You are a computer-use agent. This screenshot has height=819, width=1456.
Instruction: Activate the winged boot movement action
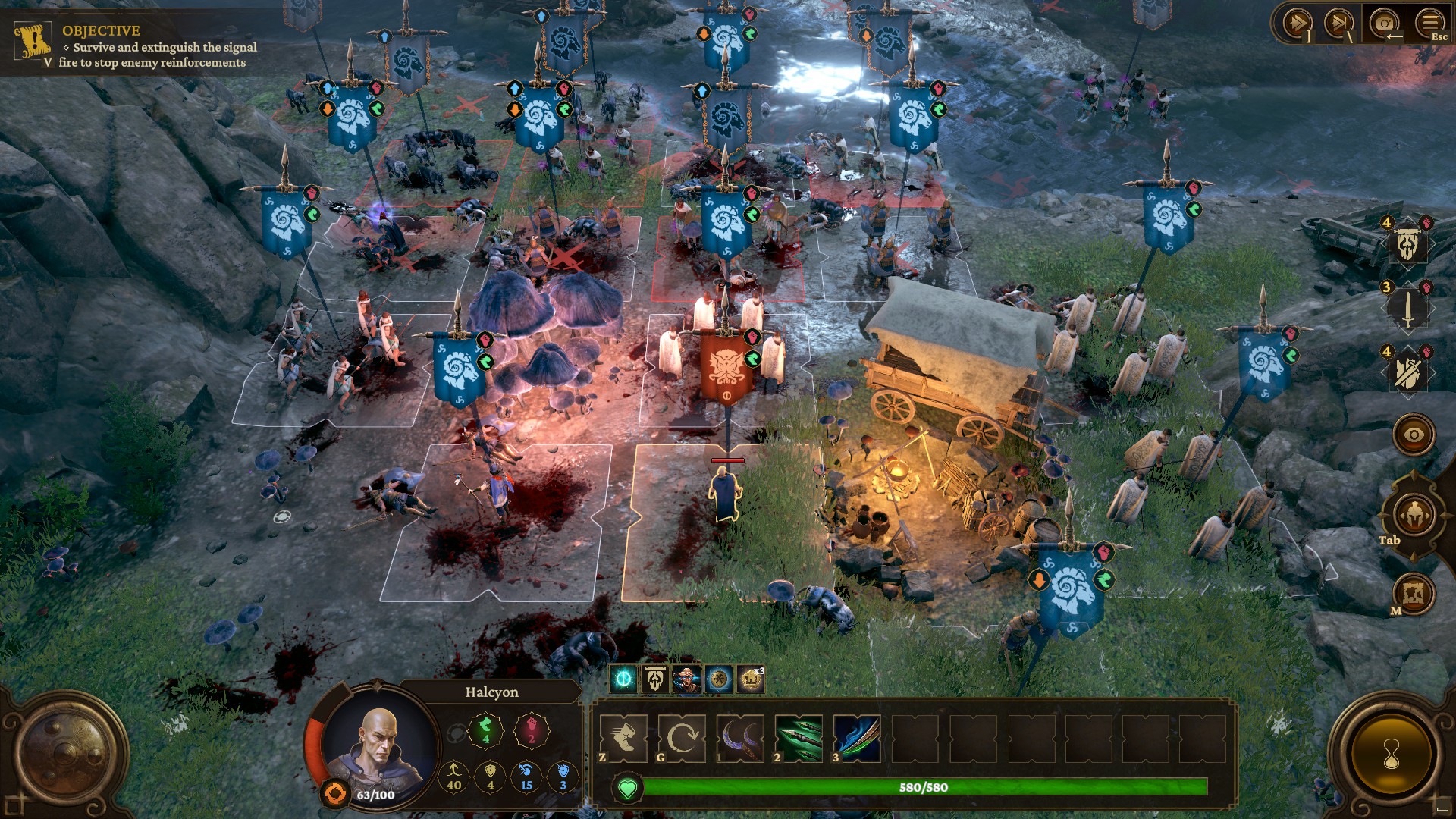[623, 738]
